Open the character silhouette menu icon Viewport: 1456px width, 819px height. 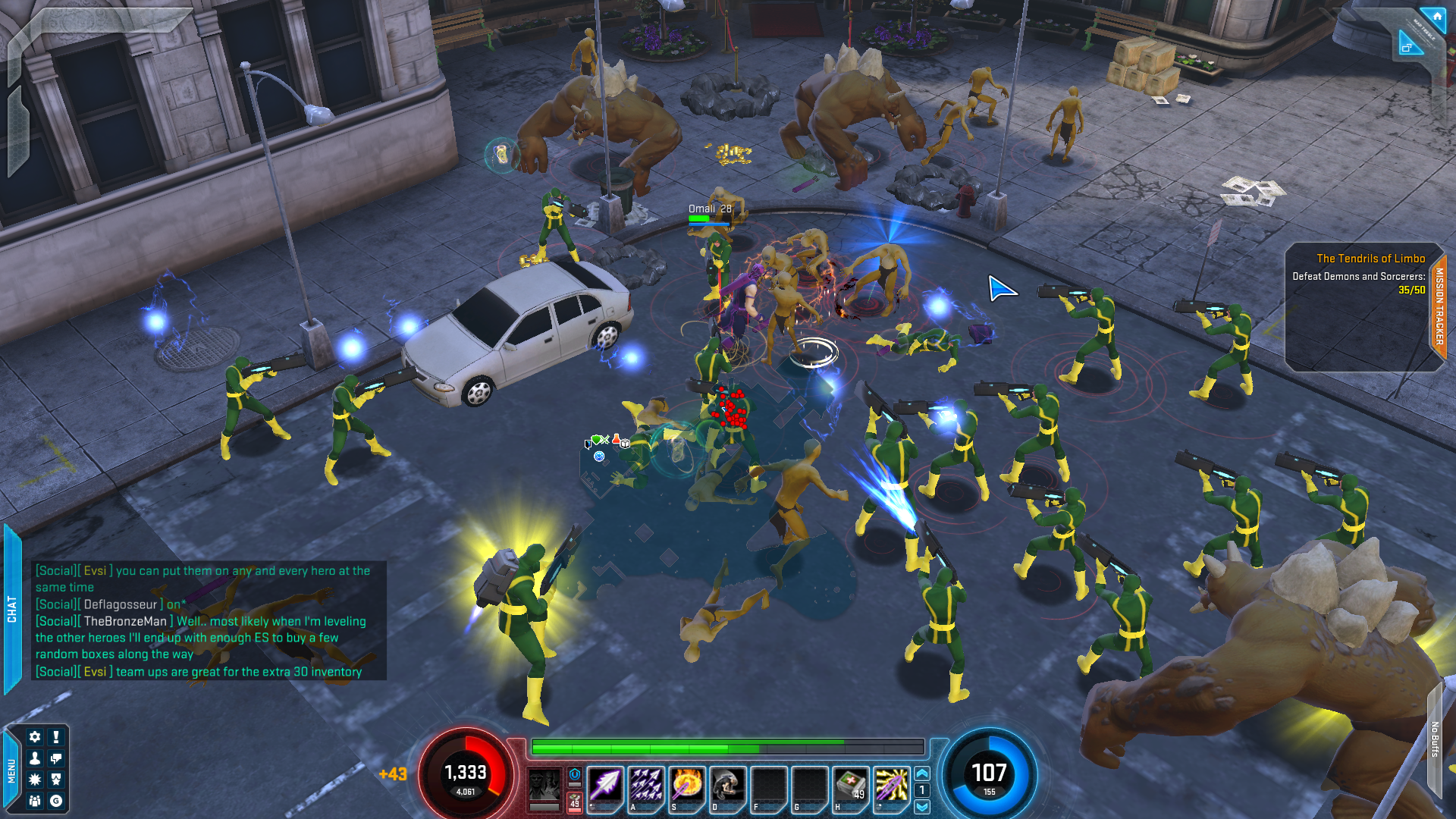[x=35, y=758]
